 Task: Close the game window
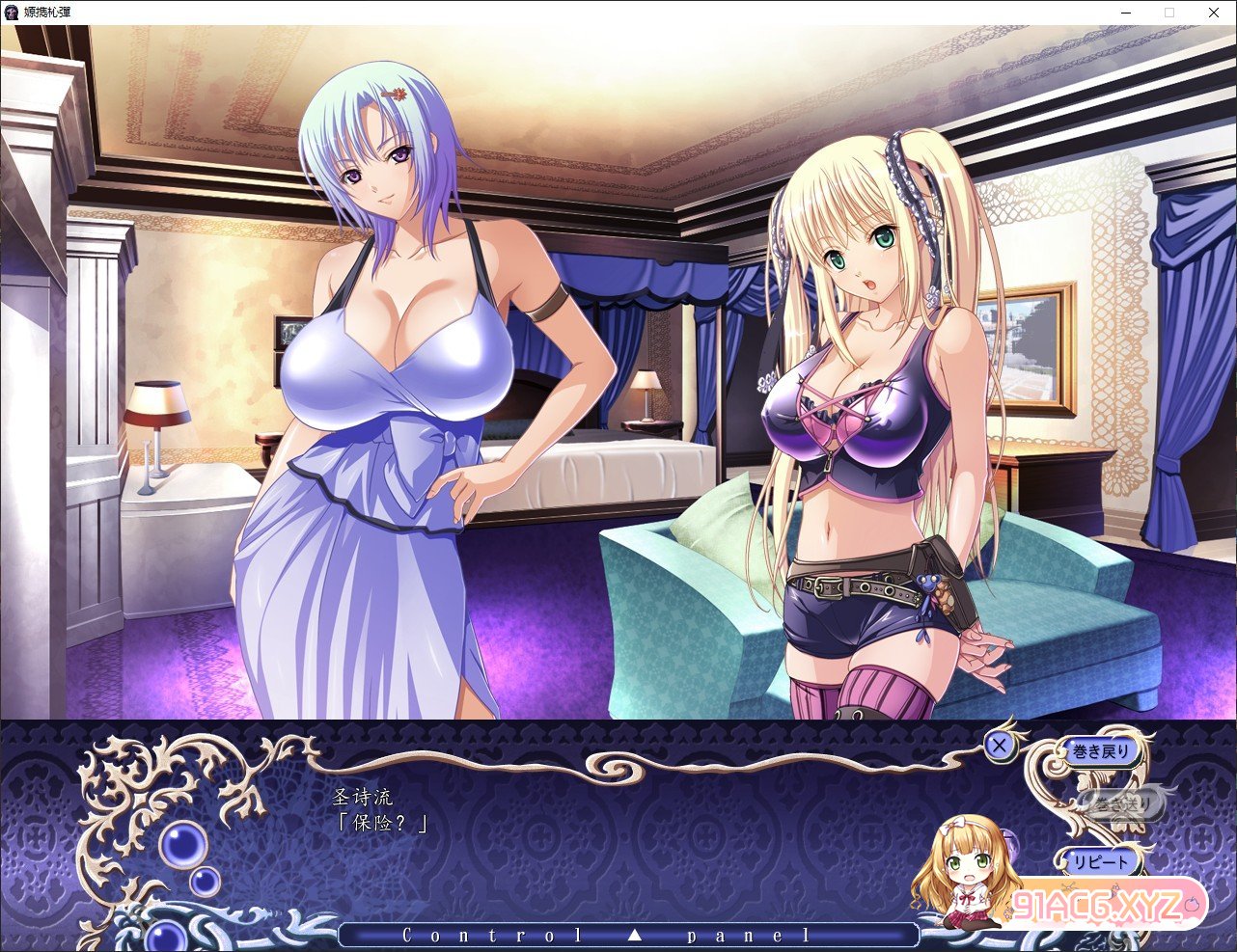pyautogui.click(x=1214, y=13)
